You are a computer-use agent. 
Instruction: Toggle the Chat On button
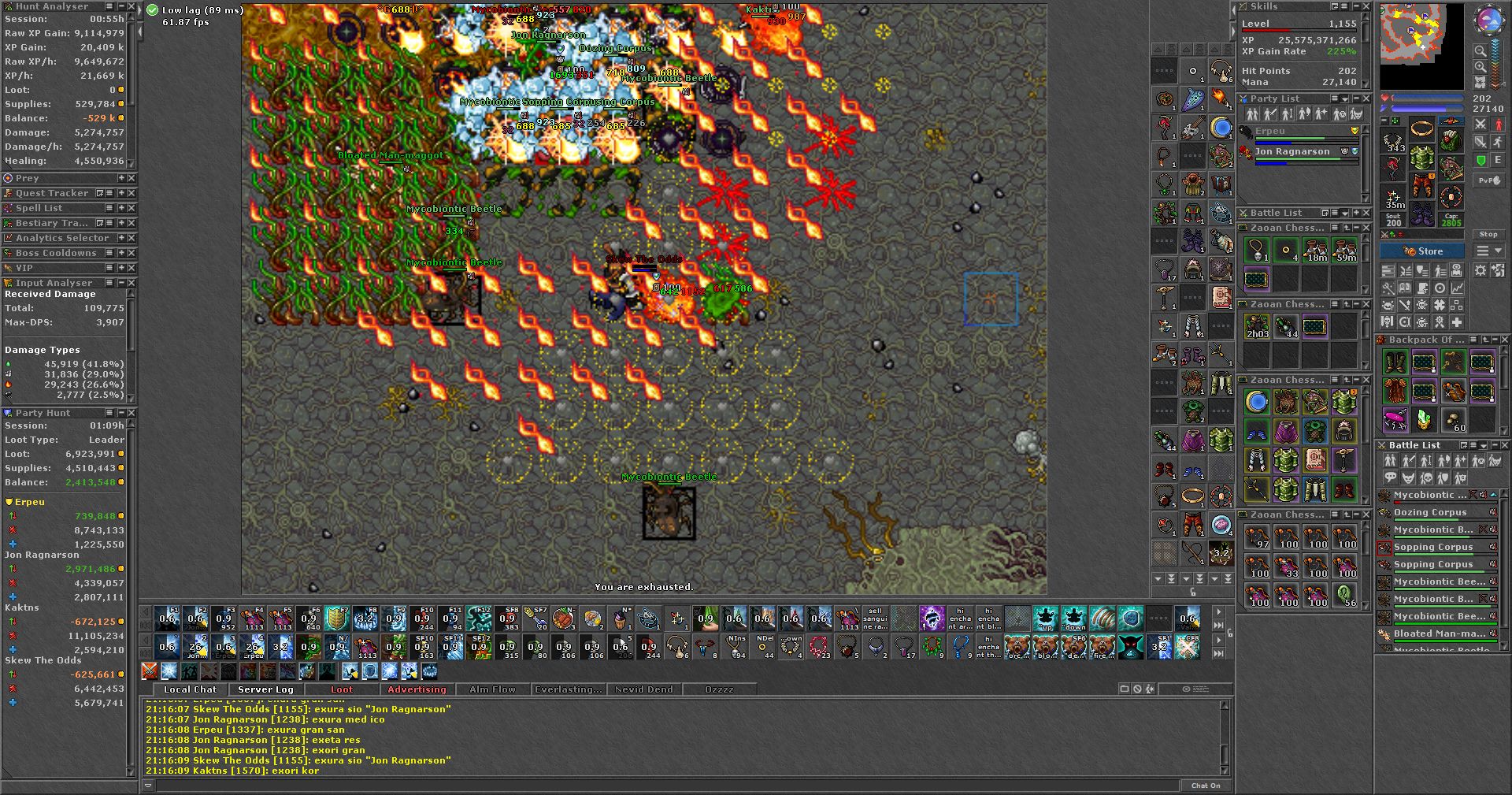(1205, 786)
